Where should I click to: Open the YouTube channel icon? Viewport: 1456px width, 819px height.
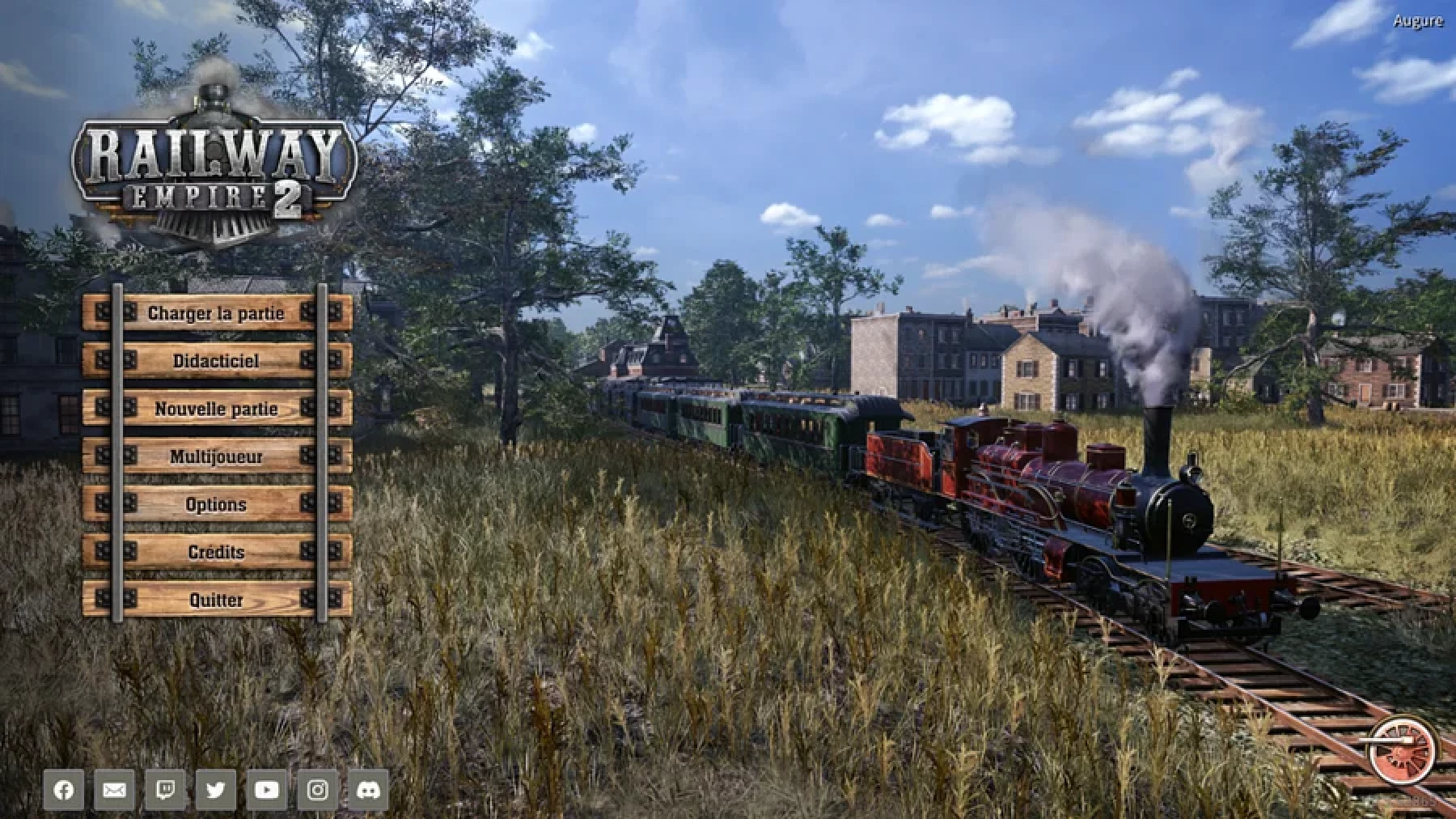pos(266,790)
